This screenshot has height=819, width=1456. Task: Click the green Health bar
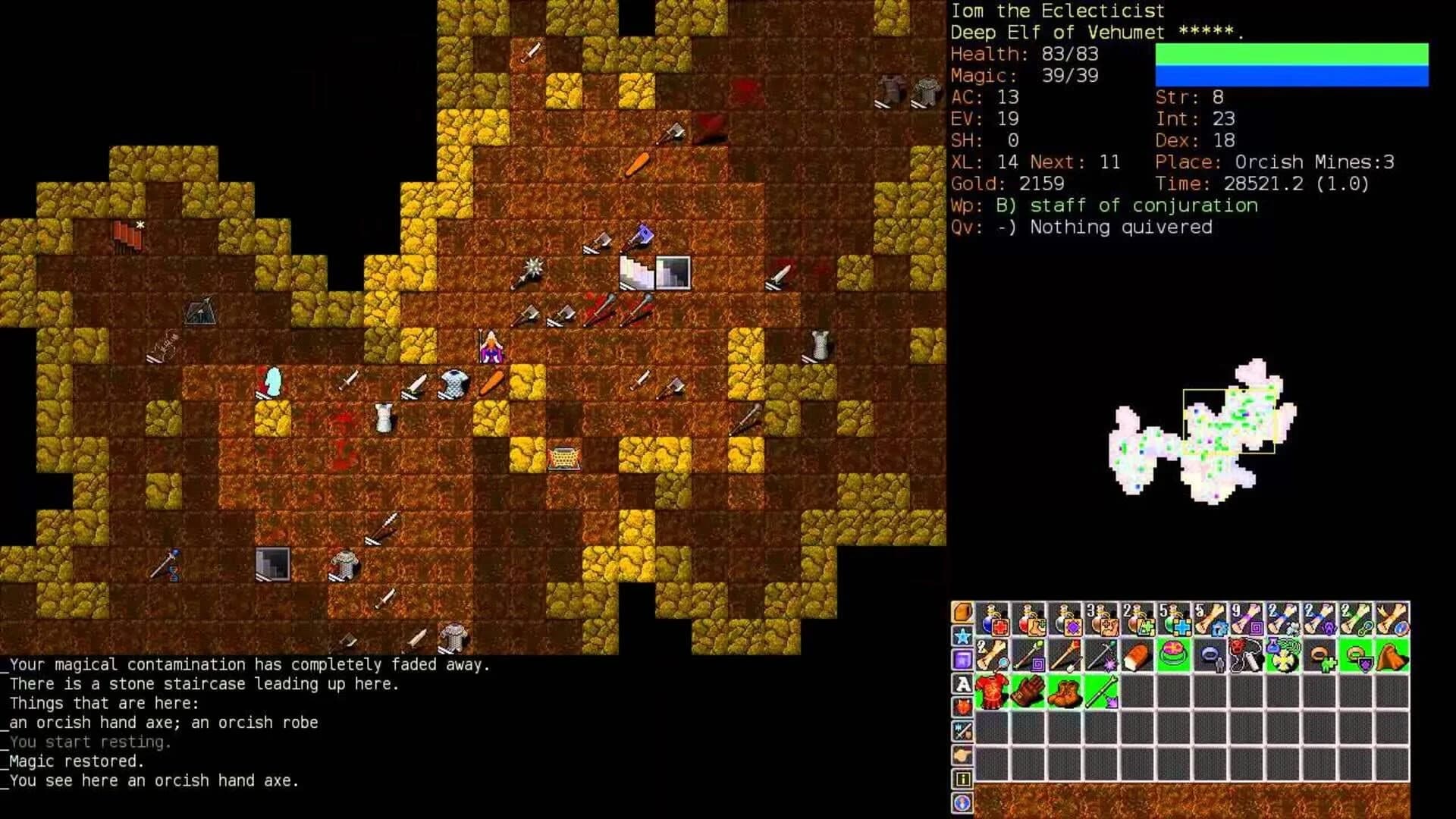(1289, 52)
